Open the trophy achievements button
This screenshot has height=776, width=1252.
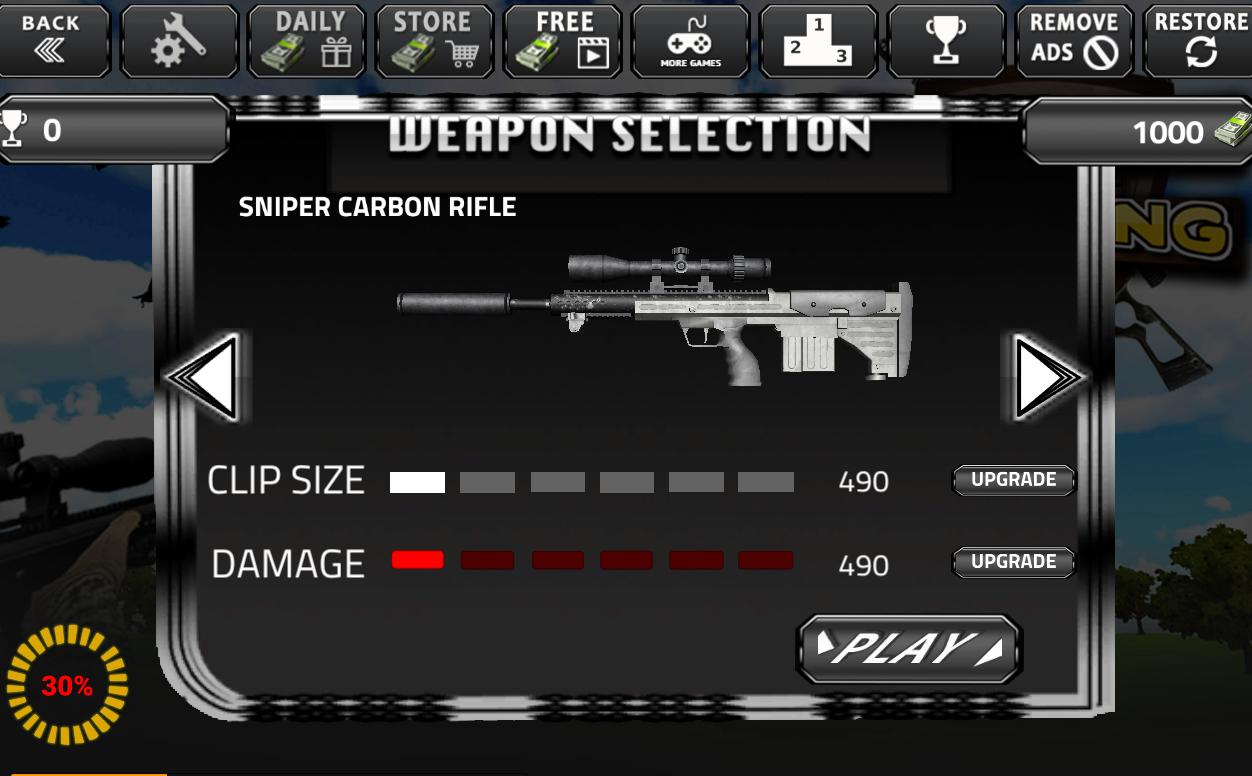coord(945,41)
